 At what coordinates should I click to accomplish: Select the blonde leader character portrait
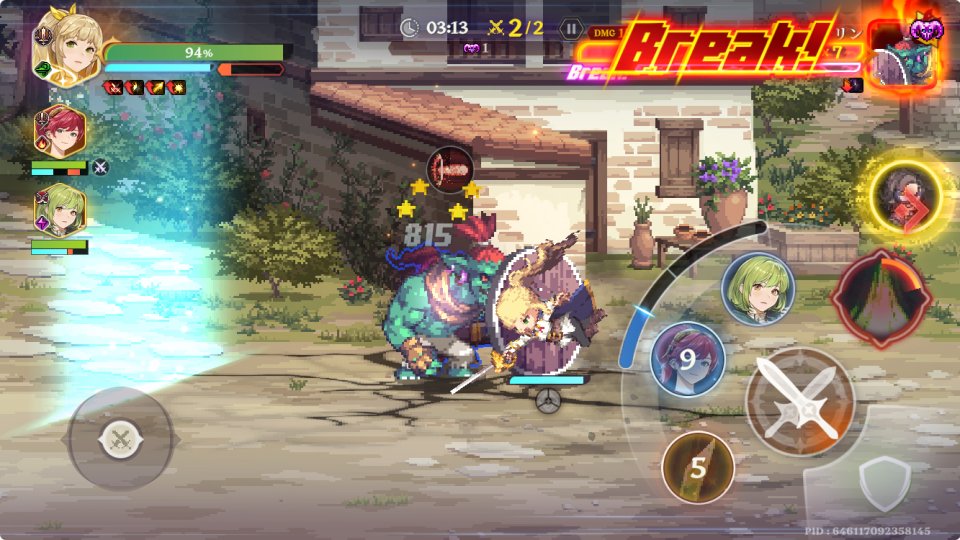coord(66,45)
